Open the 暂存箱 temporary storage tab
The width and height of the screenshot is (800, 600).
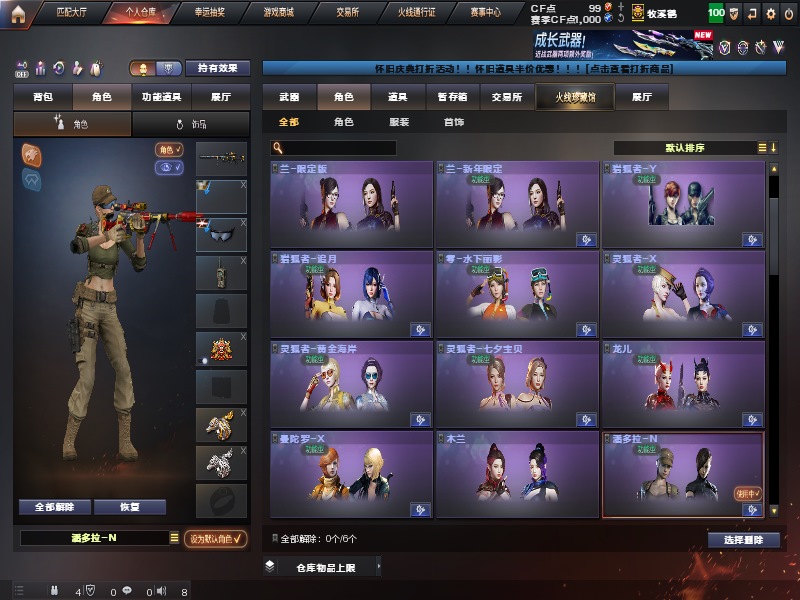[452, 97]
